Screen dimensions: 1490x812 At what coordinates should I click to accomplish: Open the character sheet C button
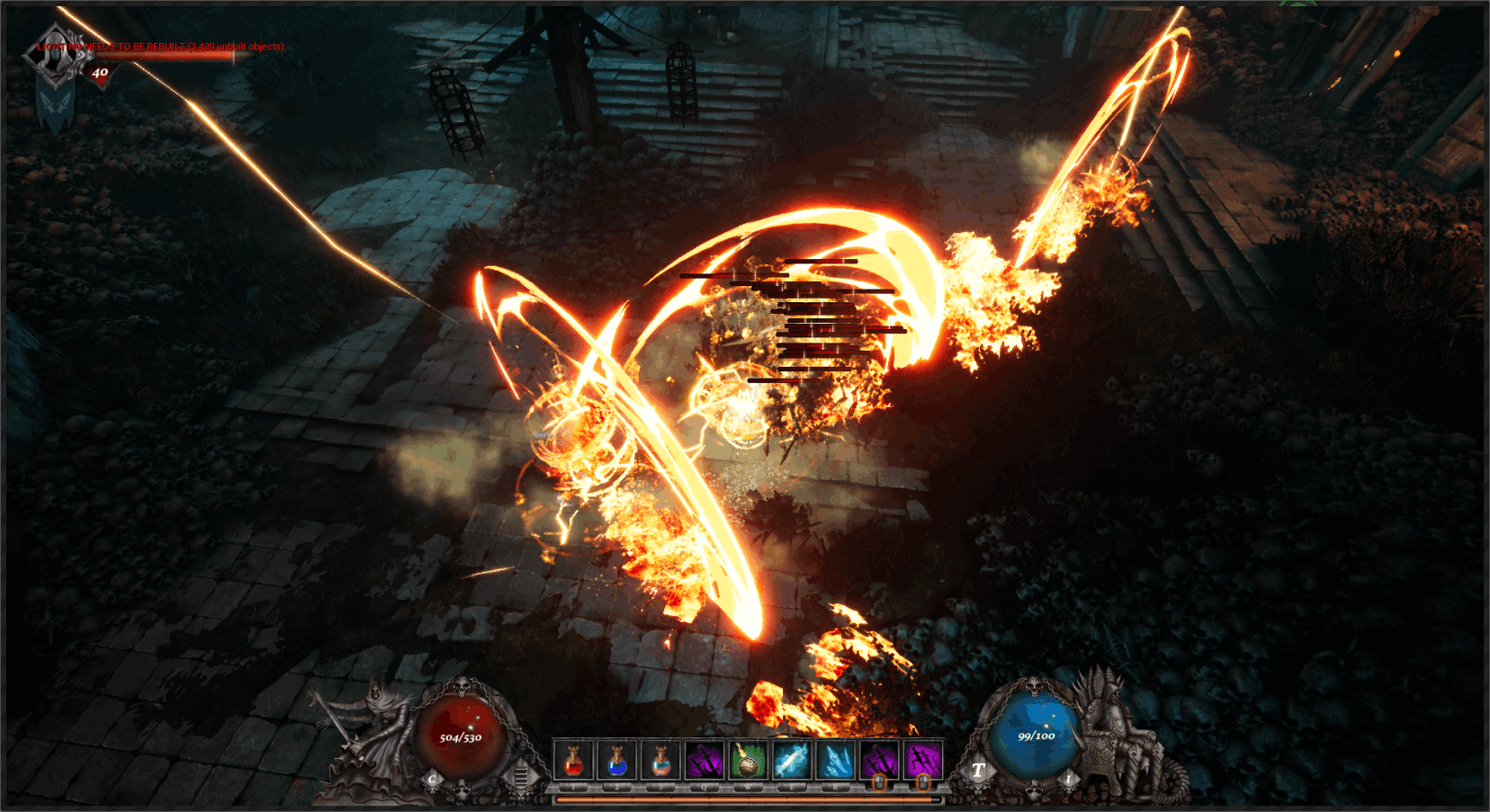click(433, 779)
